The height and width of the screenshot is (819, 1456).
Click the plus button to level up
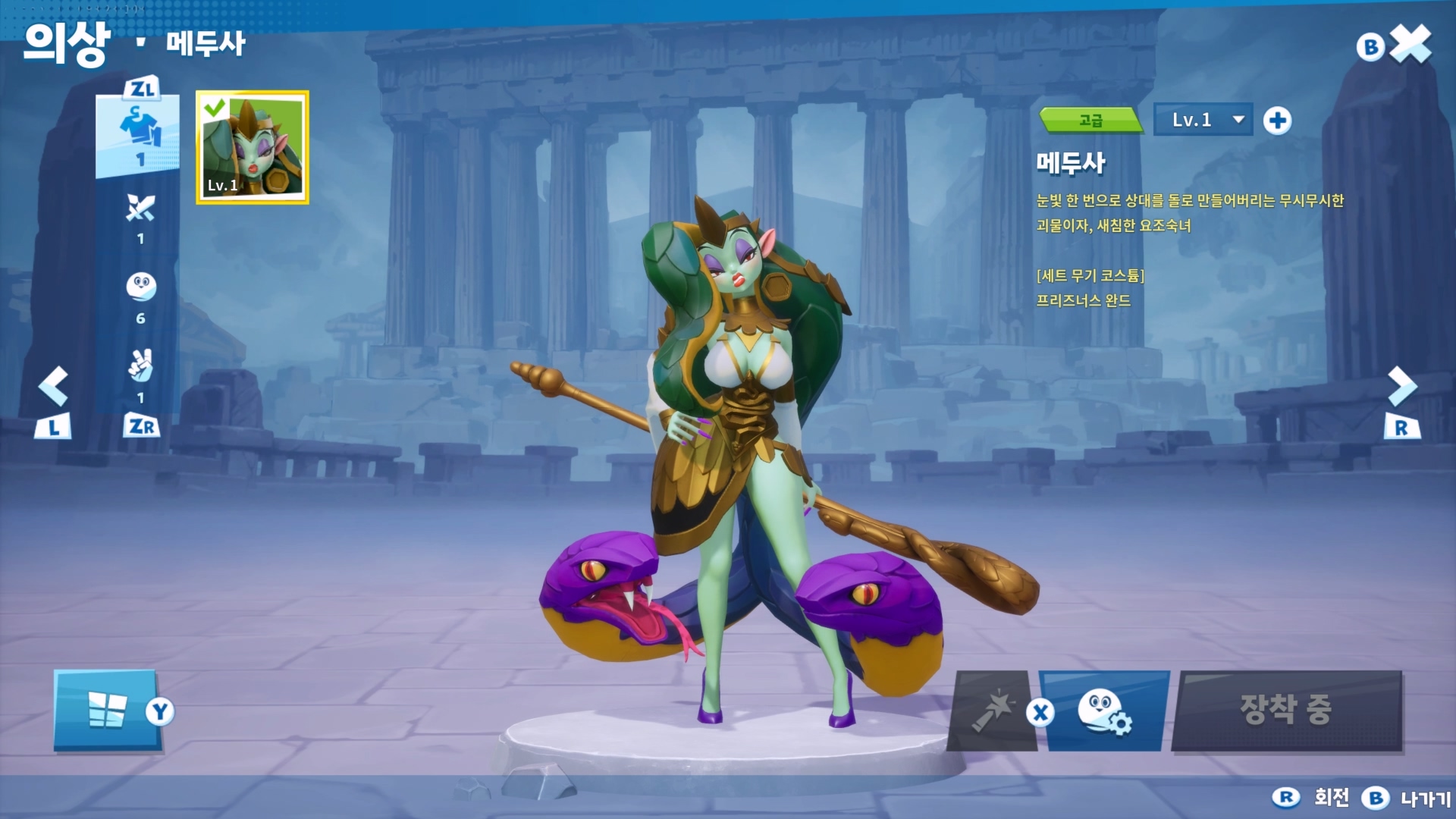point(1278,121)
